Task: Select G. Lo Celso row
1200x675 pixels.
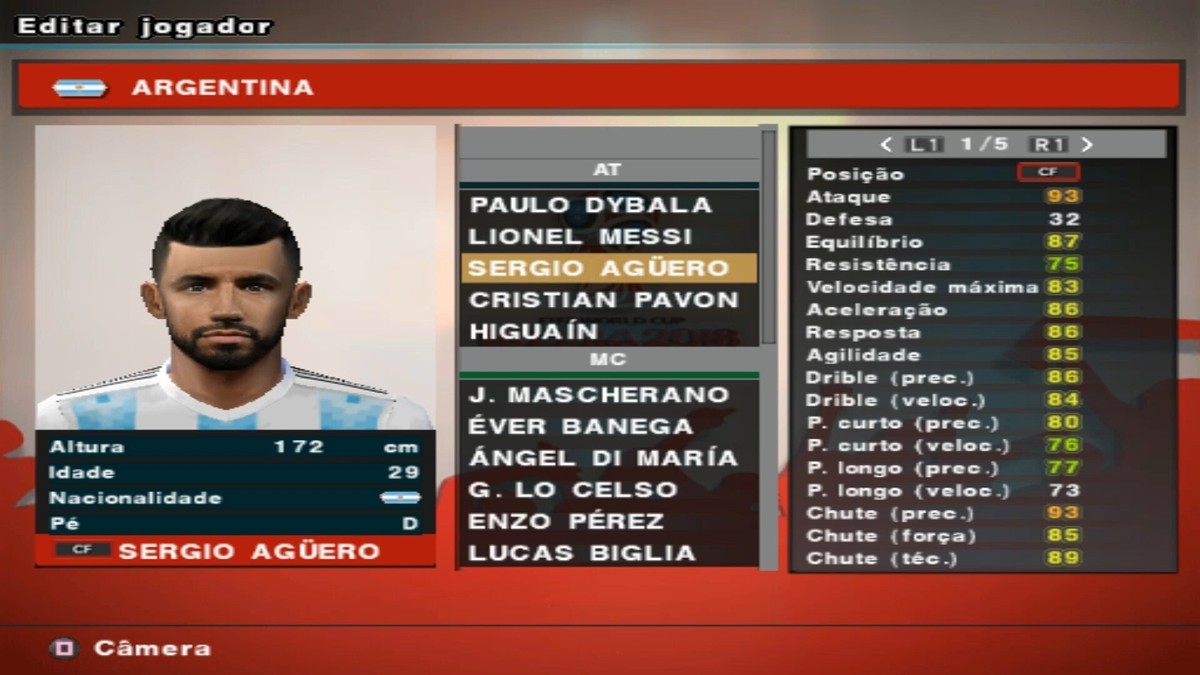Action: pos(572,490)
